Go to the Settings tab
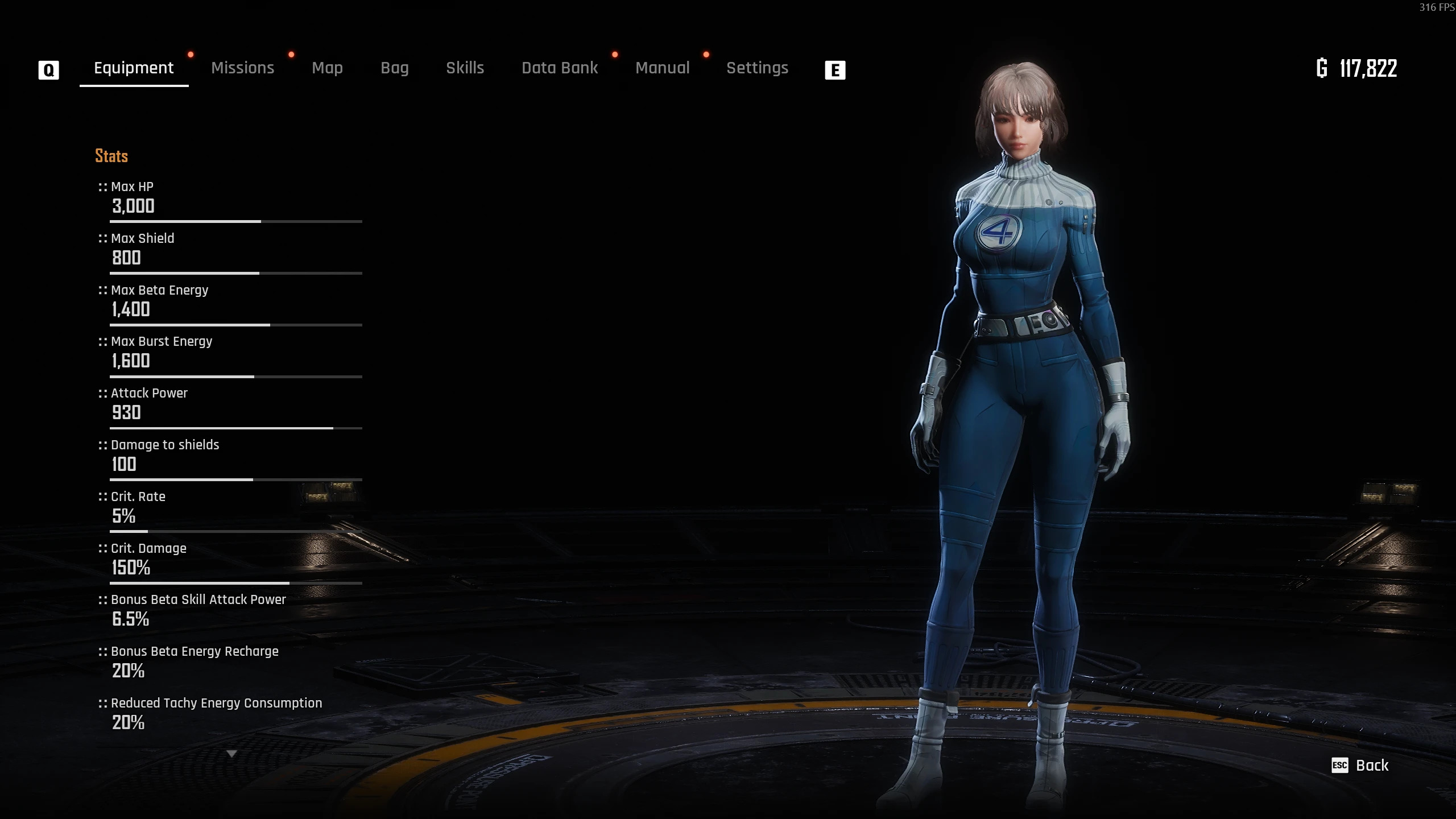The width and height of the screenshot is (1456, 819). pyautogui.click(x=757, y=68)
